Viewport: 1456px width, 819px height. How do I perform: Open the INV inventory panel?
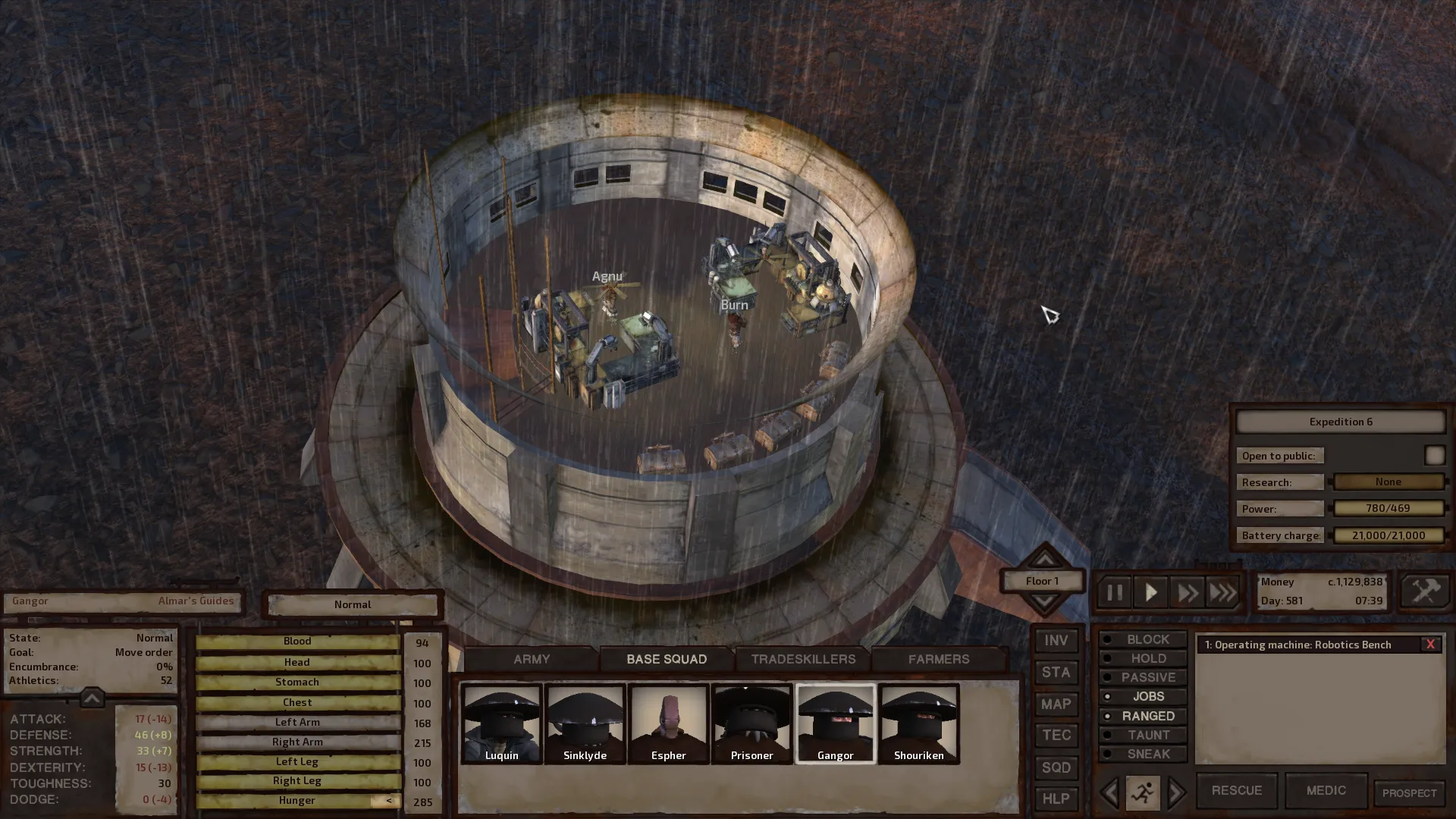pos(1056,641)
